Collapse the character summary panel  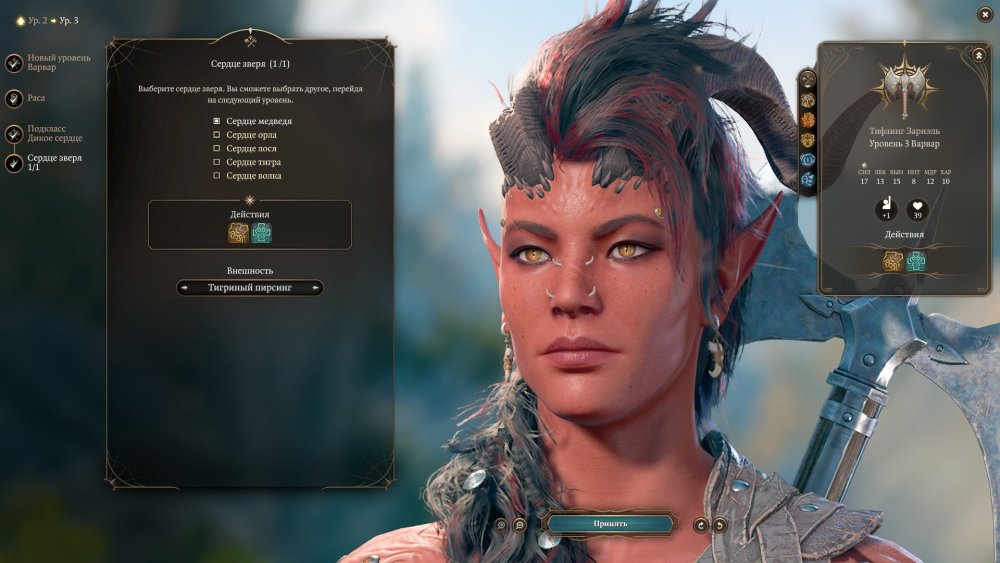[978, 56]
